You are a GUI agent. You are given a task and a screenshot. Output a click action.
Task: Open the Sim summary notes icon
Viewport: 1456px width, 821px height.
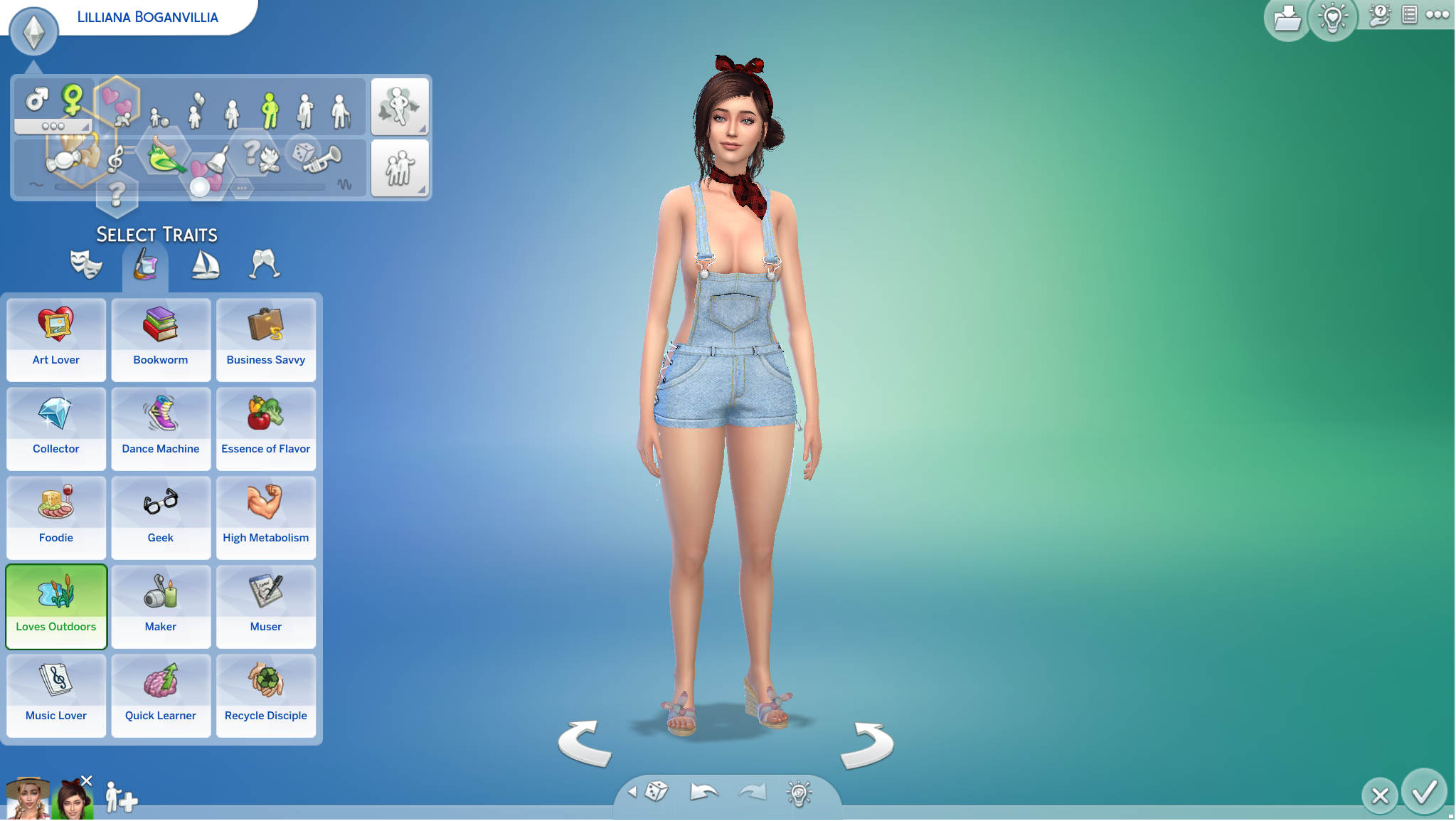click(1409, 16)
